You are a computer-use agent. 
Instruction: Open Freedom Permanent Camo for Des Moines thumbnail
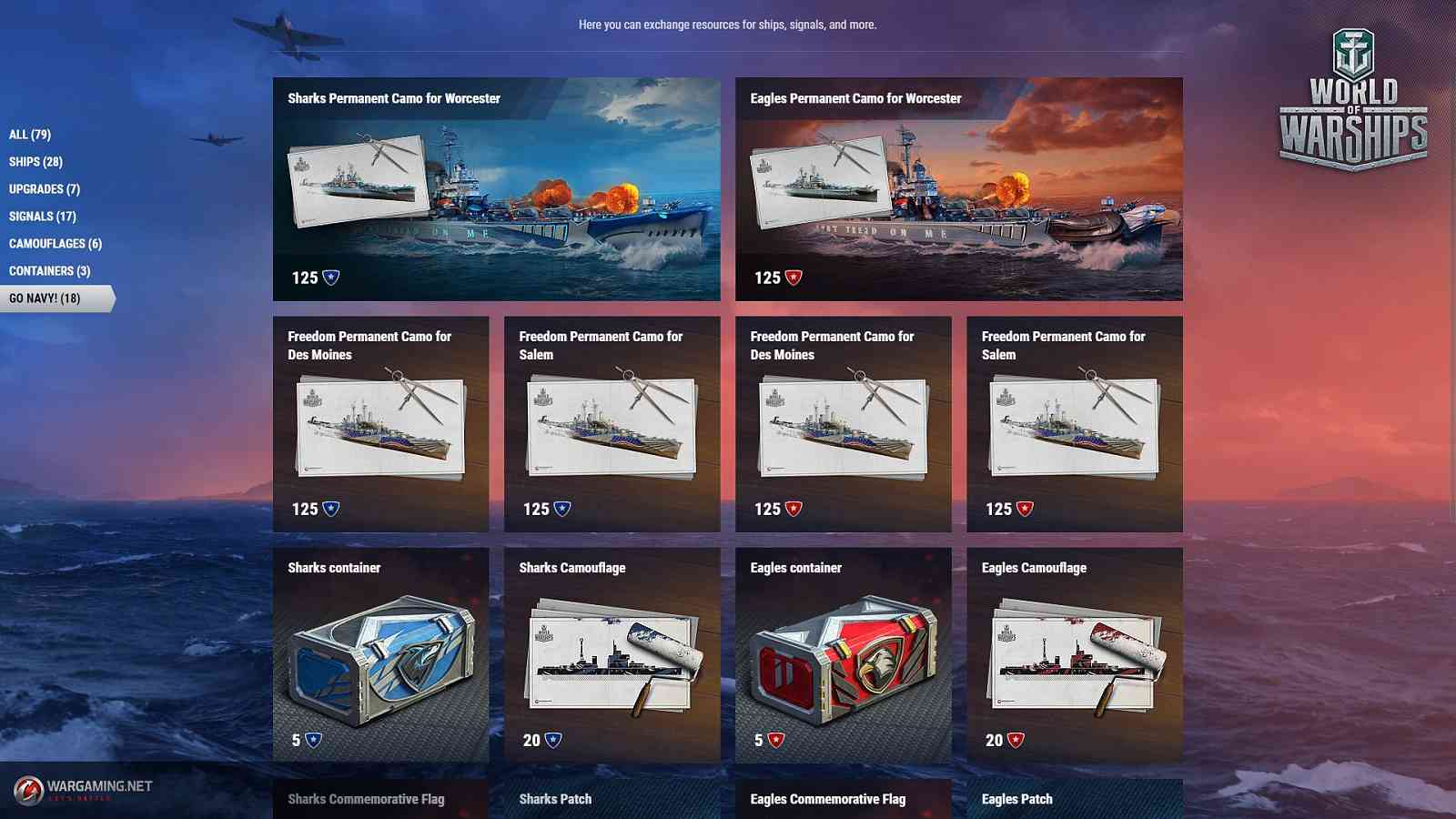[x=379, y=425]
